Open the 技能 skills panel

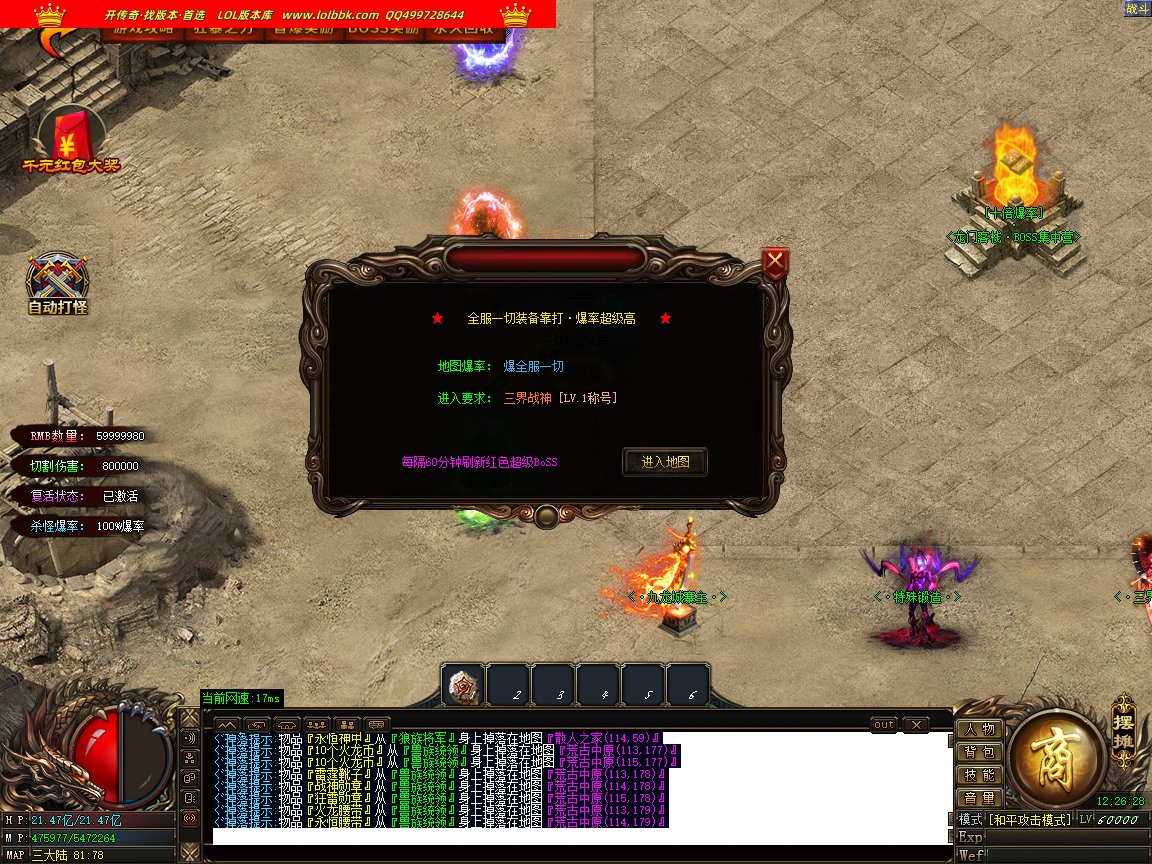(980, 776)
